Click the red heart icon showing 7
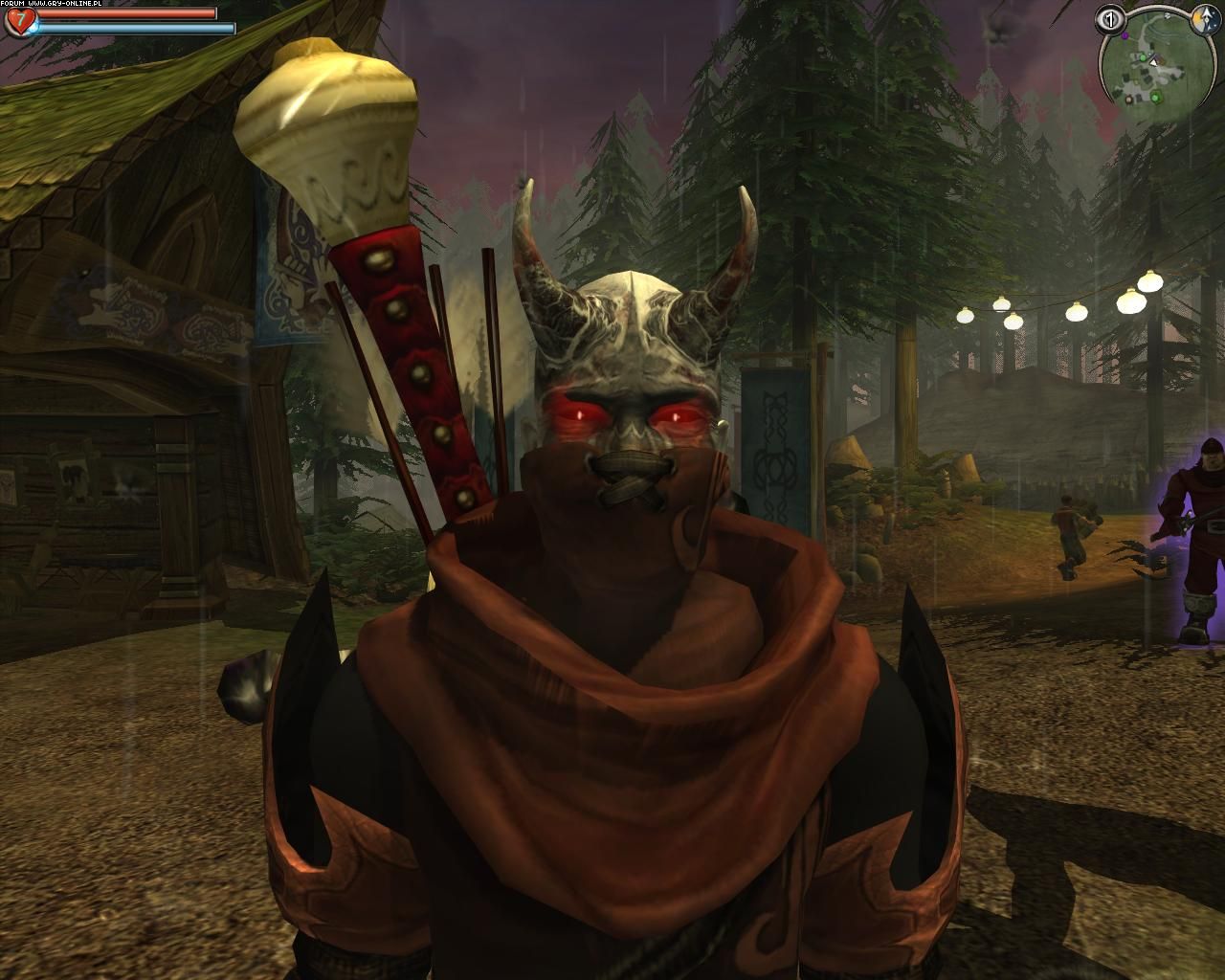 tap(19, 19)
